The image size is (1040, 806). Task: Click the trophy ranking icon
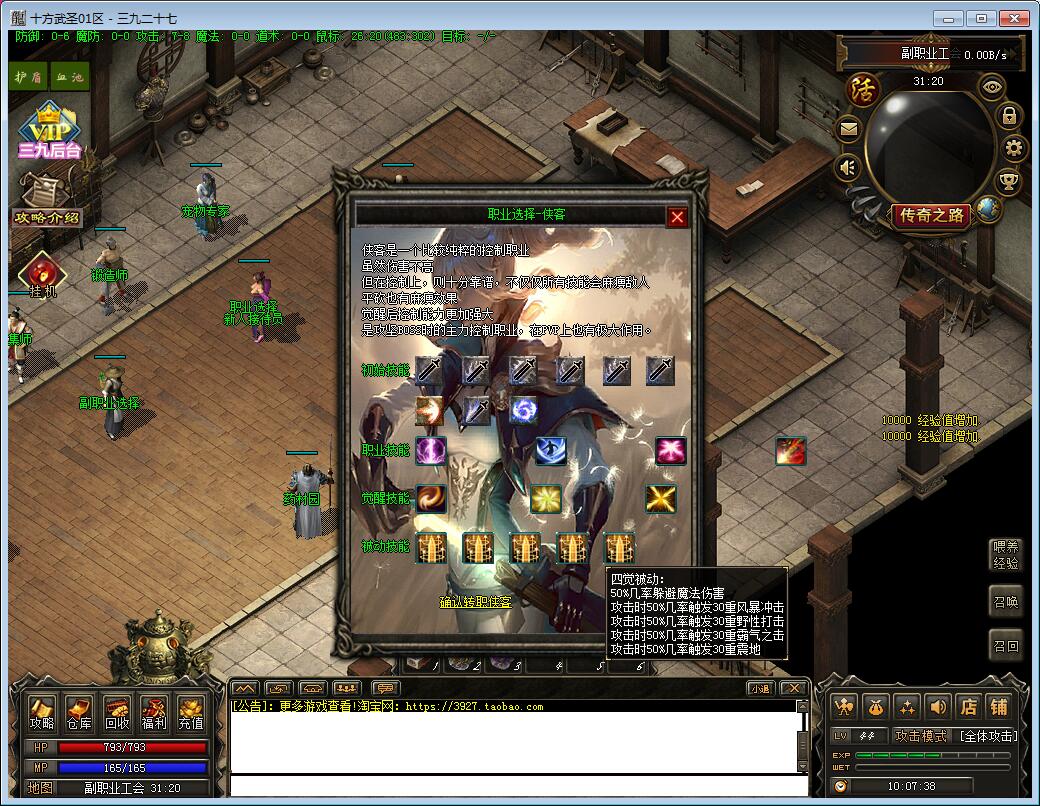(x=1008, y=182)
